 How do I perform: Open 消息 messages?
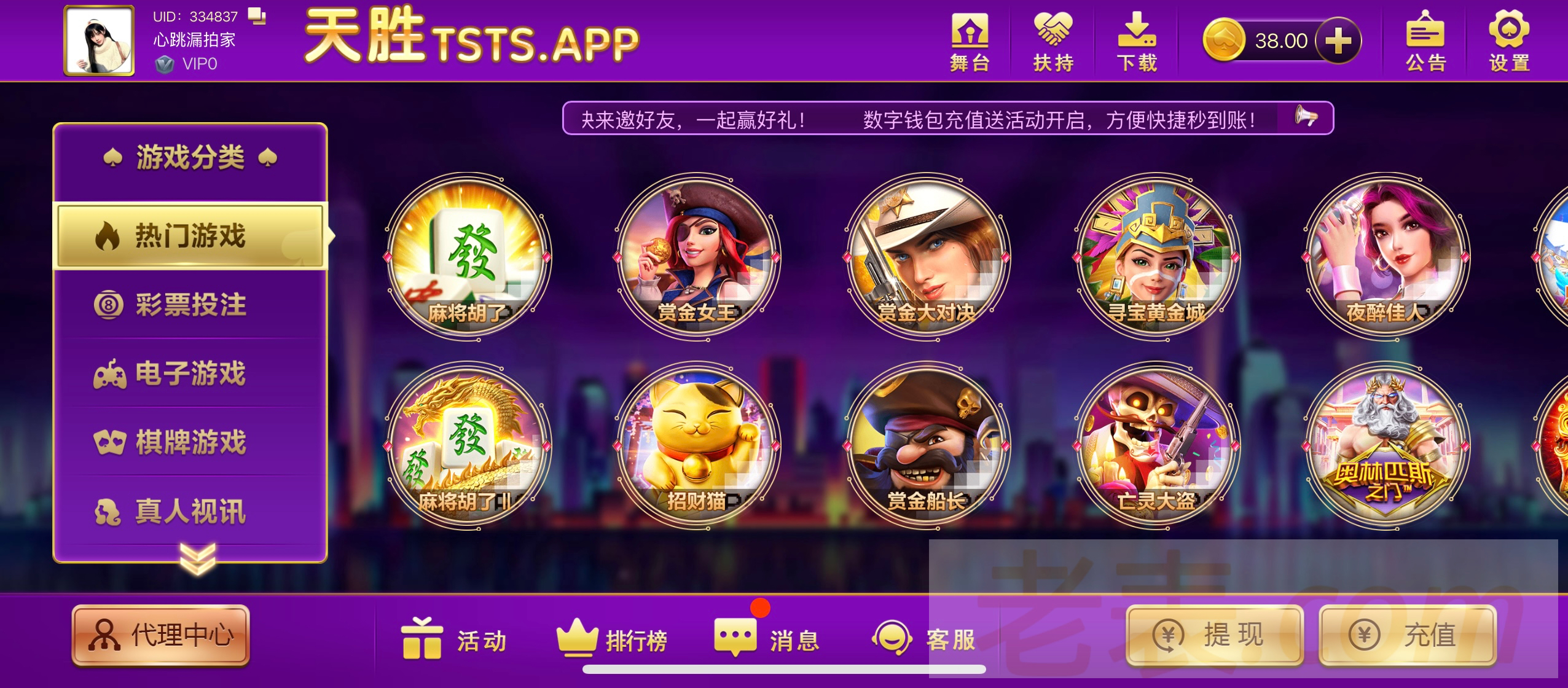pyautogui.click(x=767, y=639)
